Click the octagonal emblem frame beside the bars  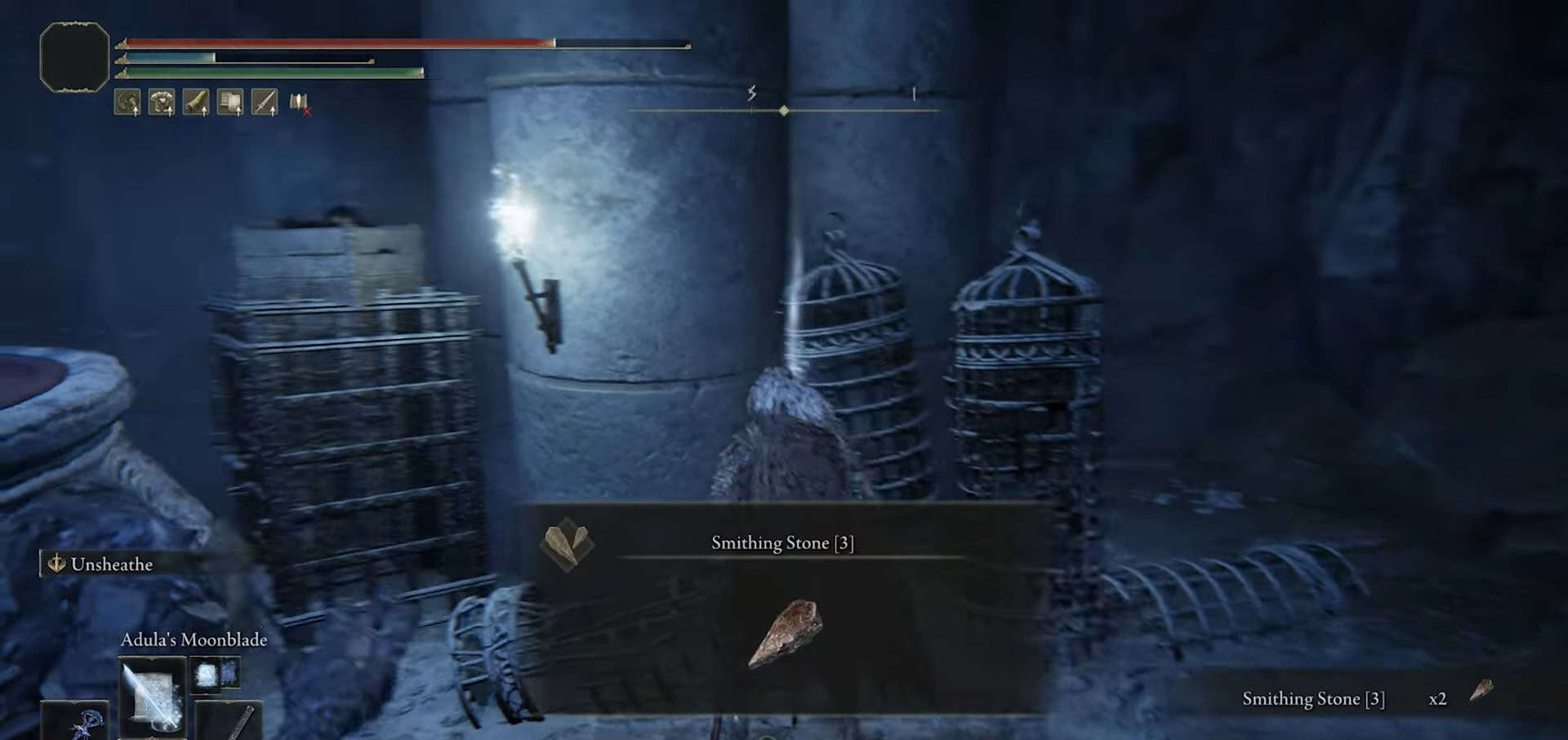point(74,56)
